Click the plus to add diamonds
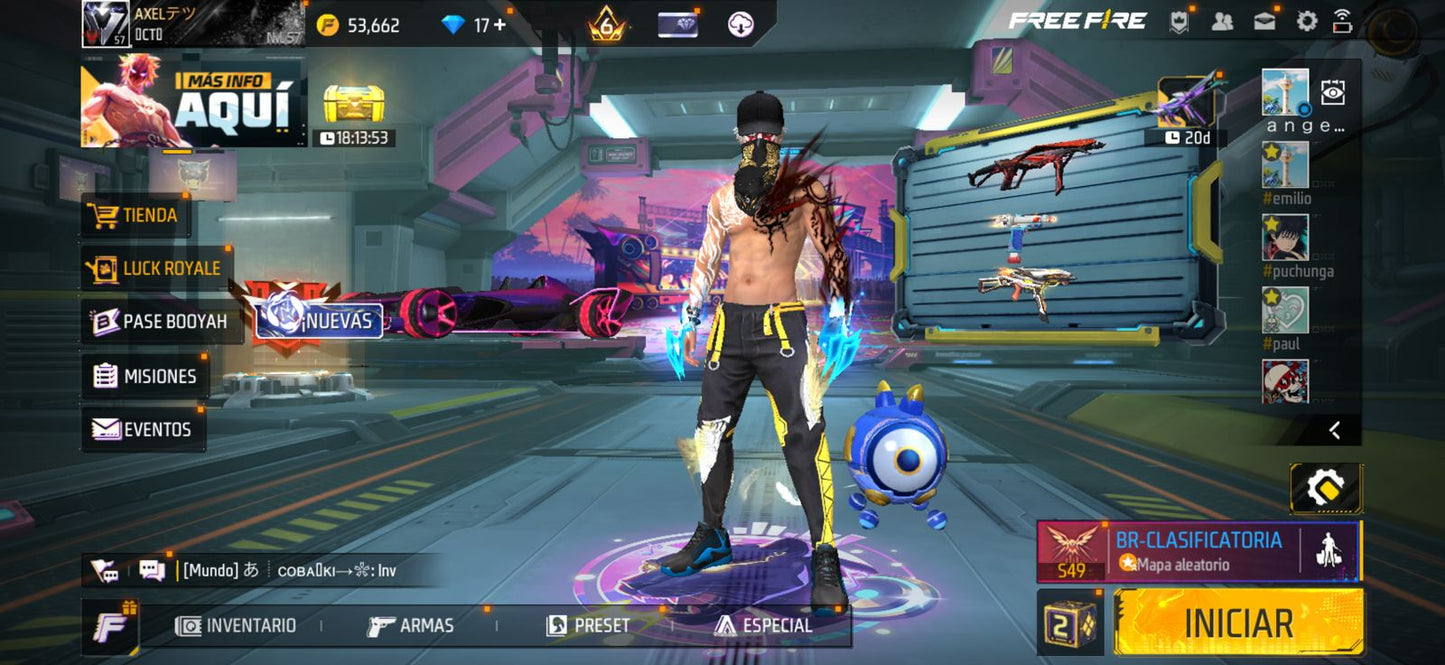 tap(499, 25)
